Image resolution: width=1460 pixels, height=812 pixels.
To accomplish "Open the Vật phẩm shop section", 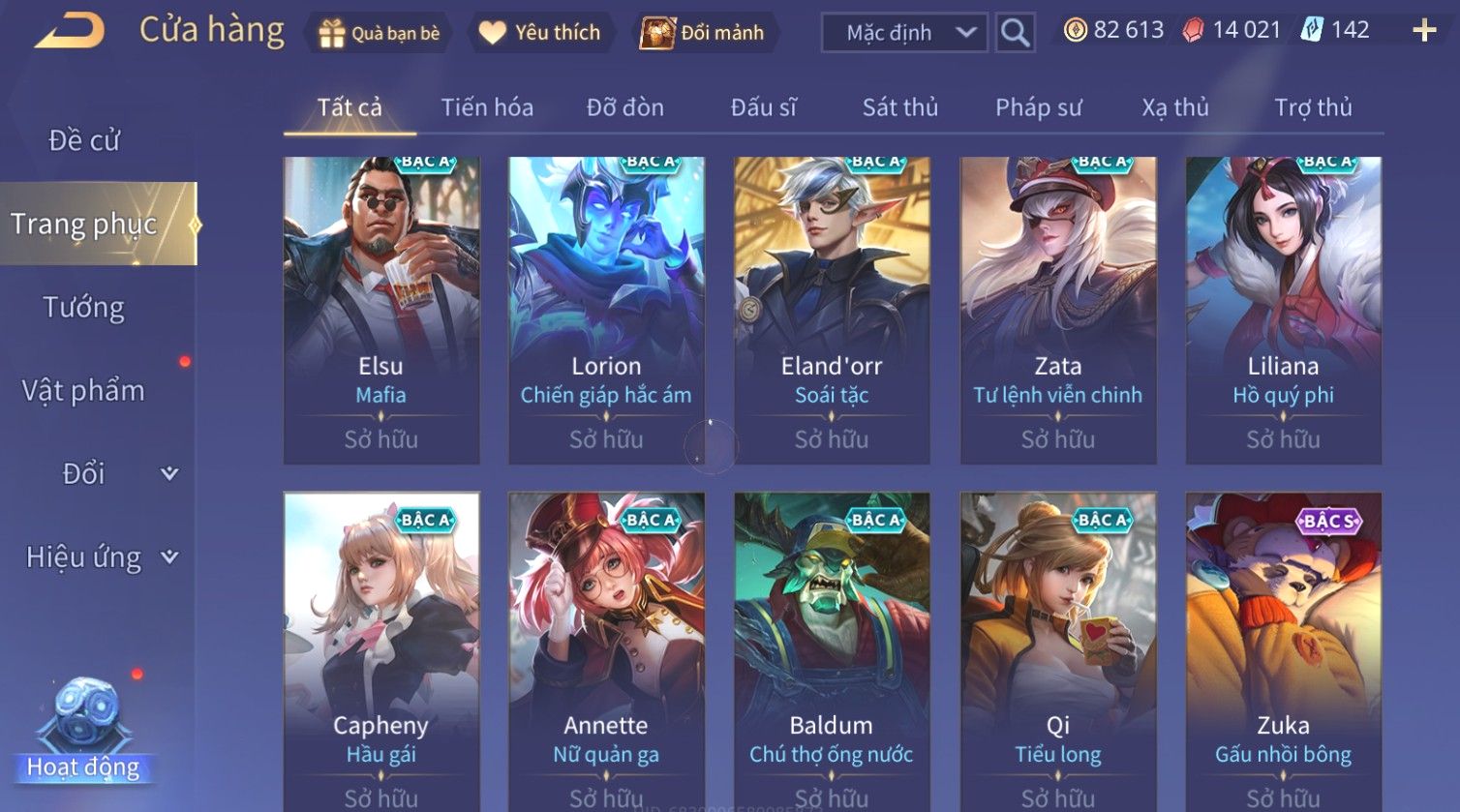I will click(x=84, y=391).
